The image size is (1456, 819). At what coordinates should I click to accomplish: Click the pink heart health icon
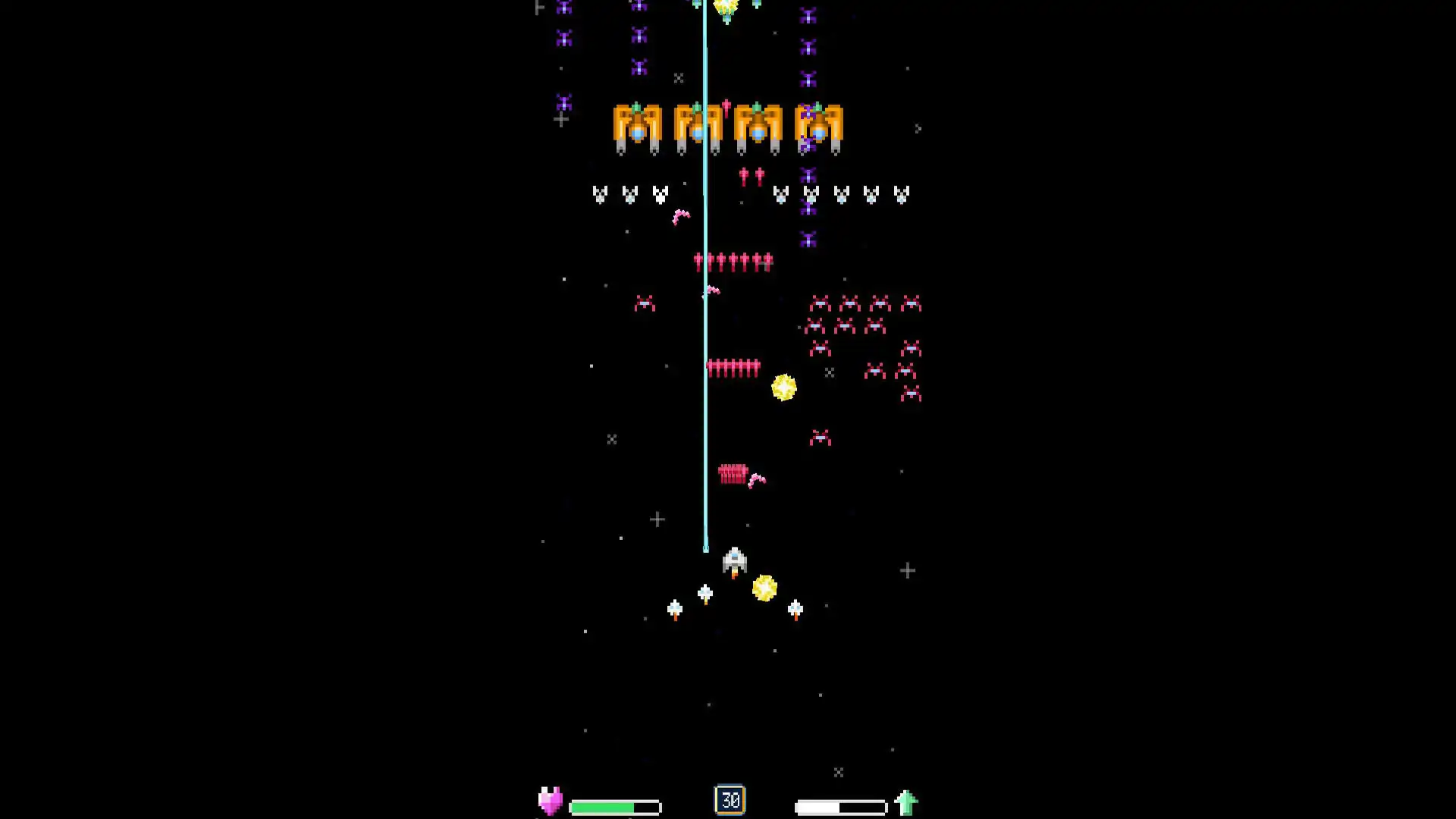(551, 799)
